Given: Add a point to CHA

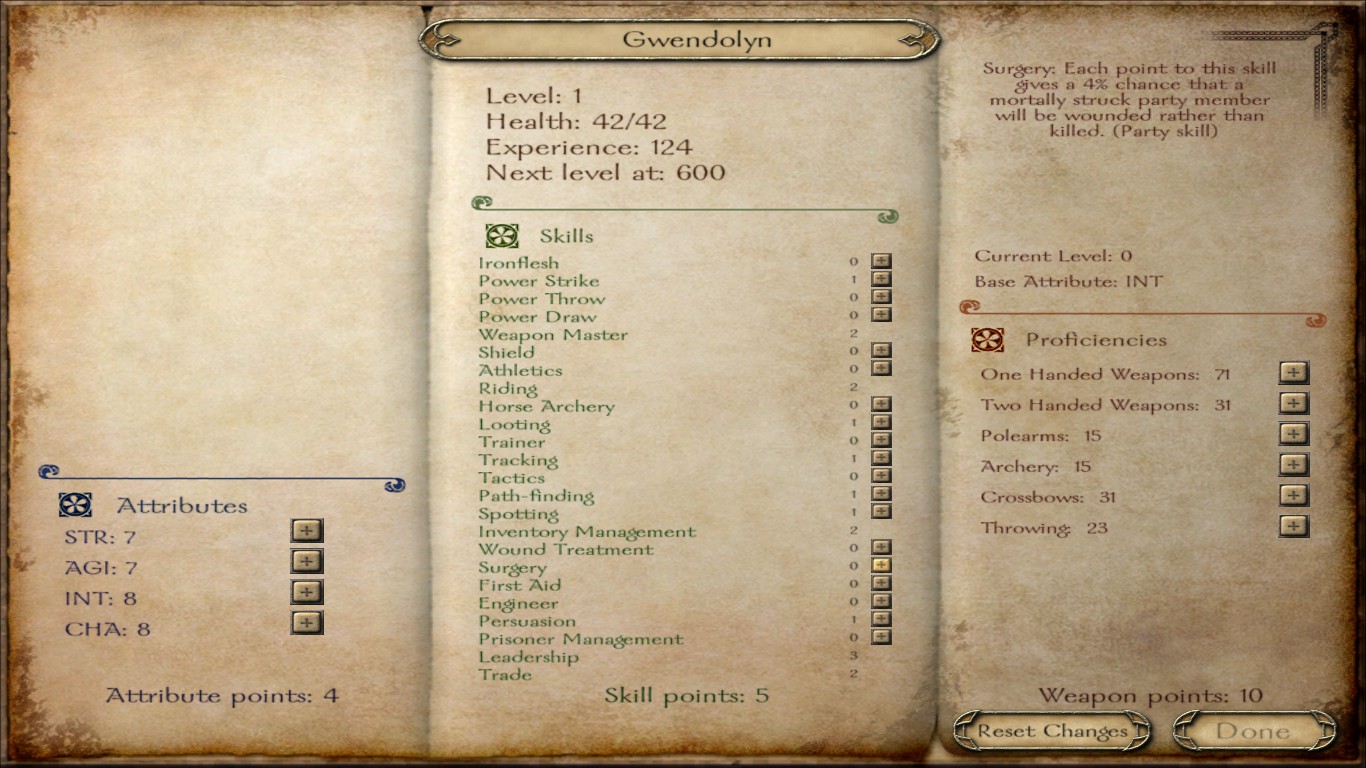Looking at the screenshot, I should pos(307,623).
